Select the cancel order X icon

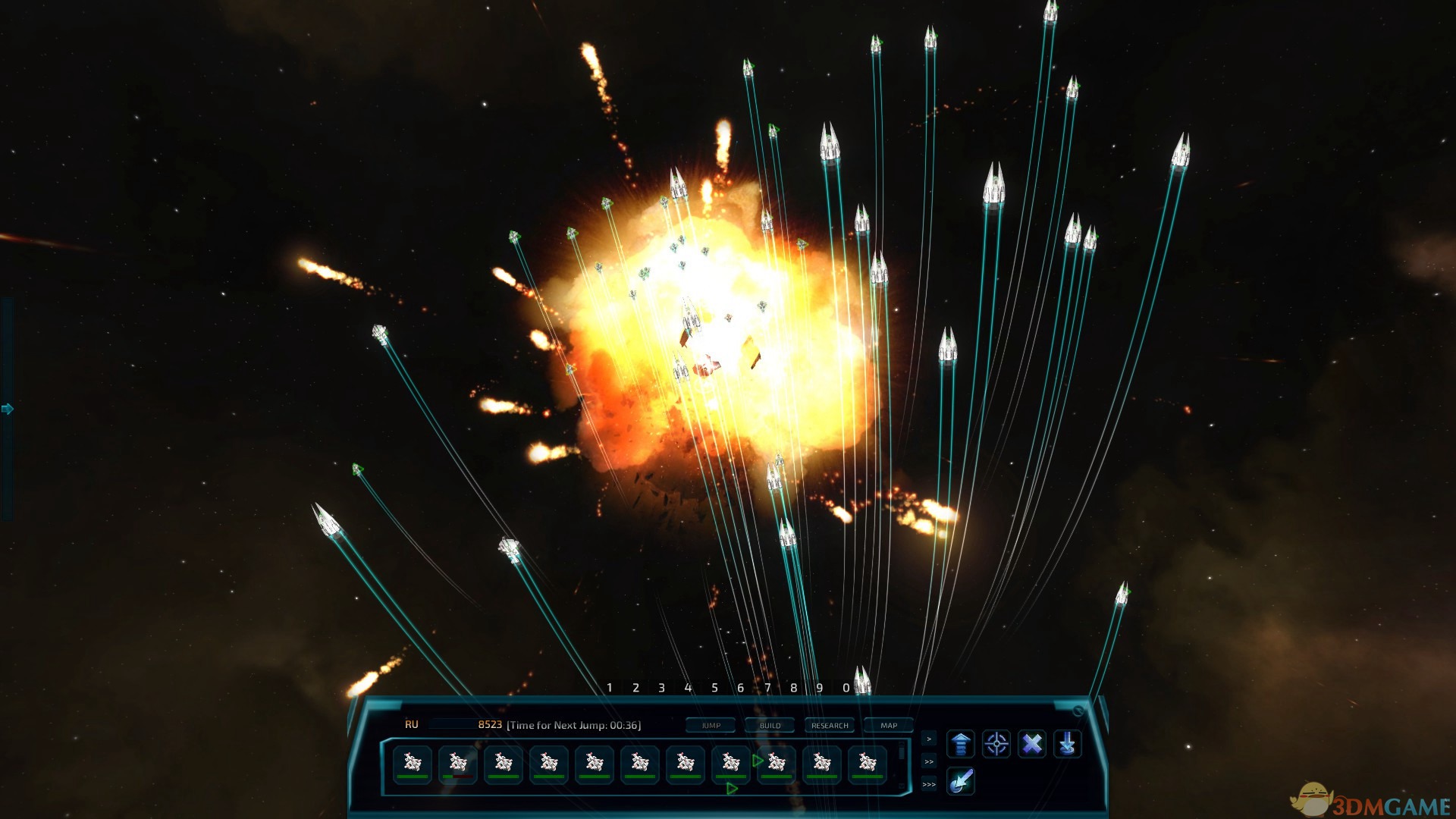click(x=1031, y=744)
